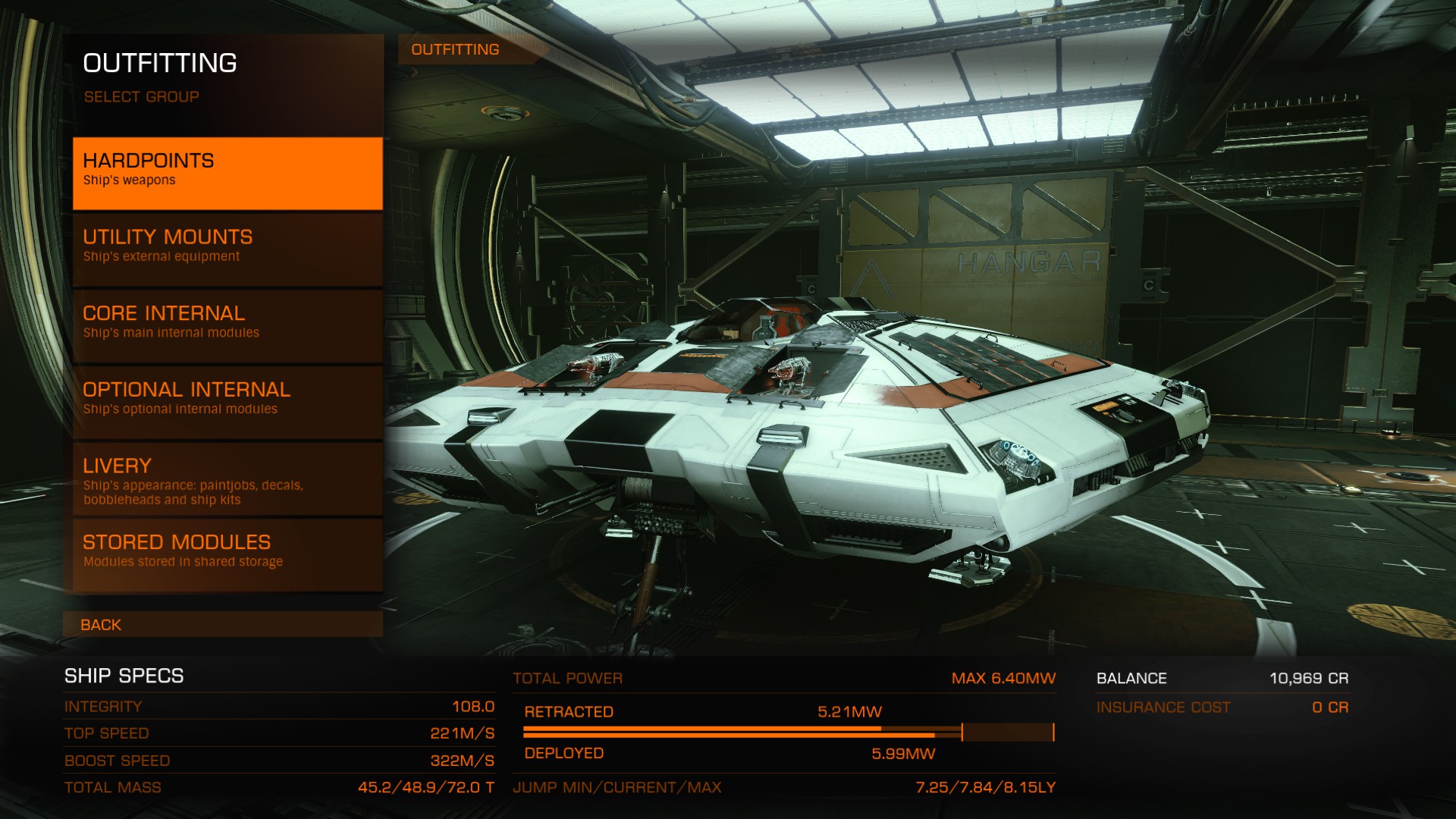This screenshot has width=1456, height=819.
Task: Click the Back button
Action: tap(223, 625)
